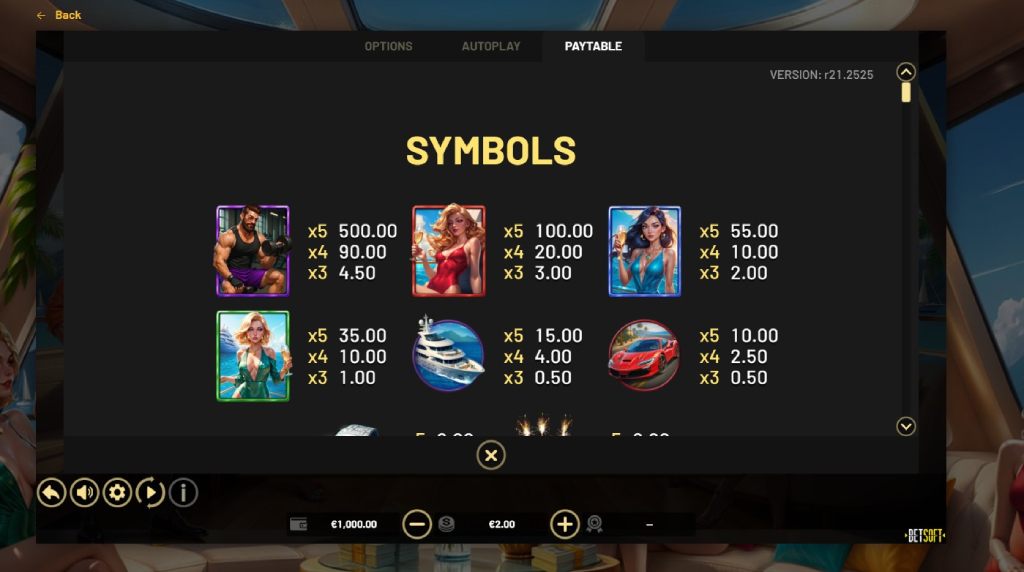The height and width of the screenshot is (572, 1024).
Task: Select the Paytable tab
Action: [x=593, y=46]
